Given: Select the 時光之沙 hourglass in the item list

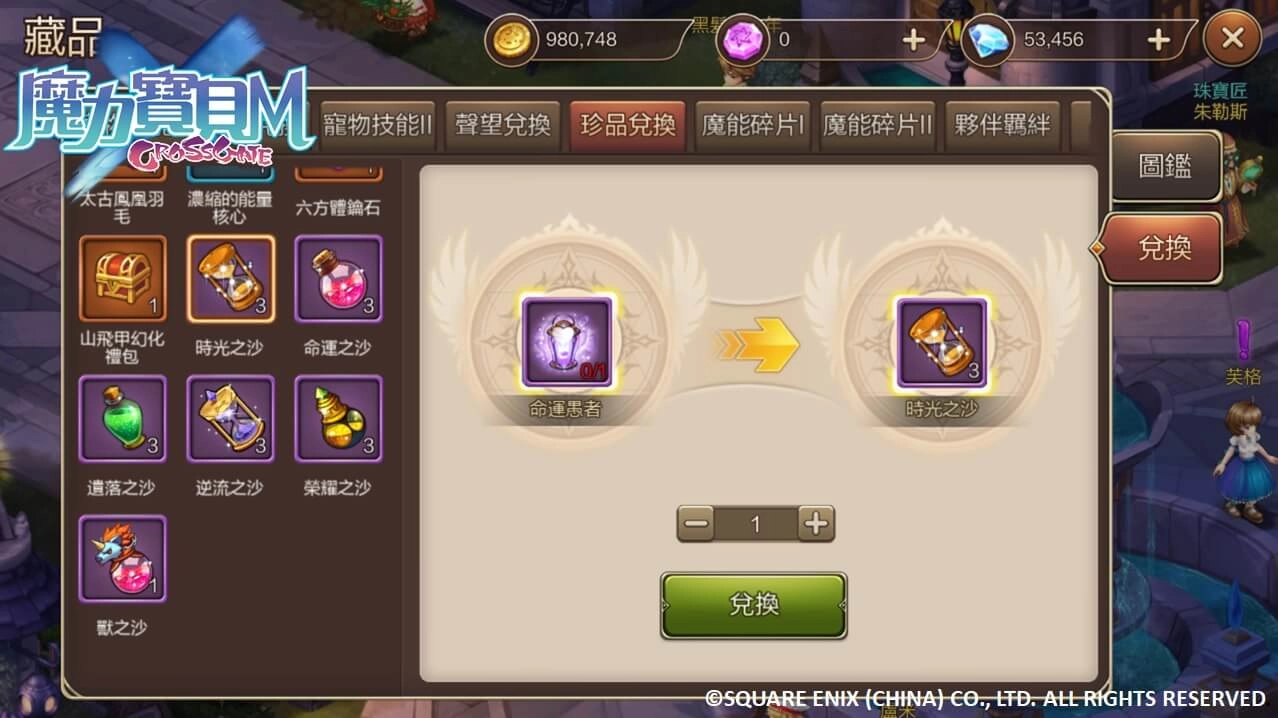Looking at the screenshot, I should (231, 279).
